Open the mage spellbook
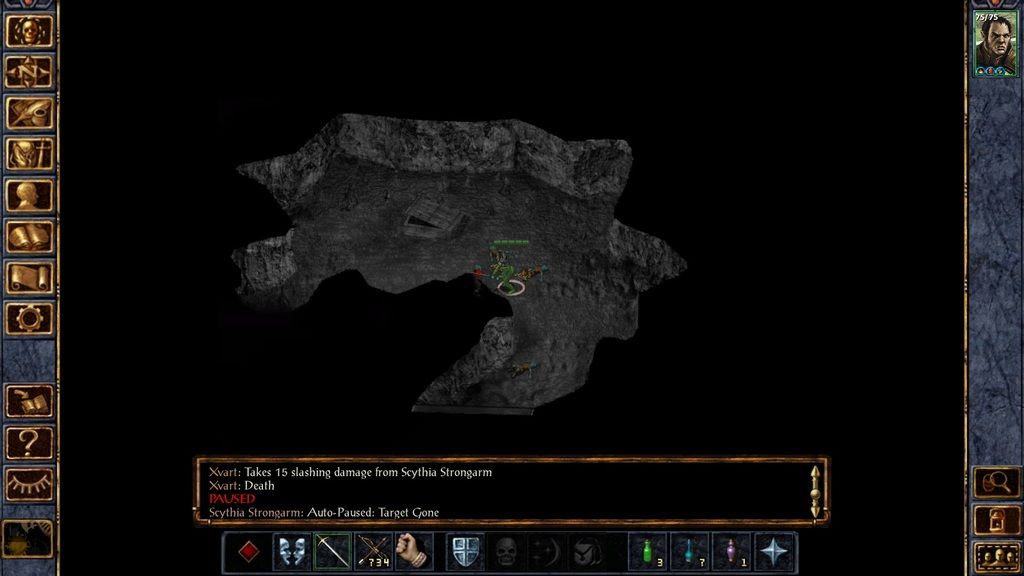 tap(29, 236)
